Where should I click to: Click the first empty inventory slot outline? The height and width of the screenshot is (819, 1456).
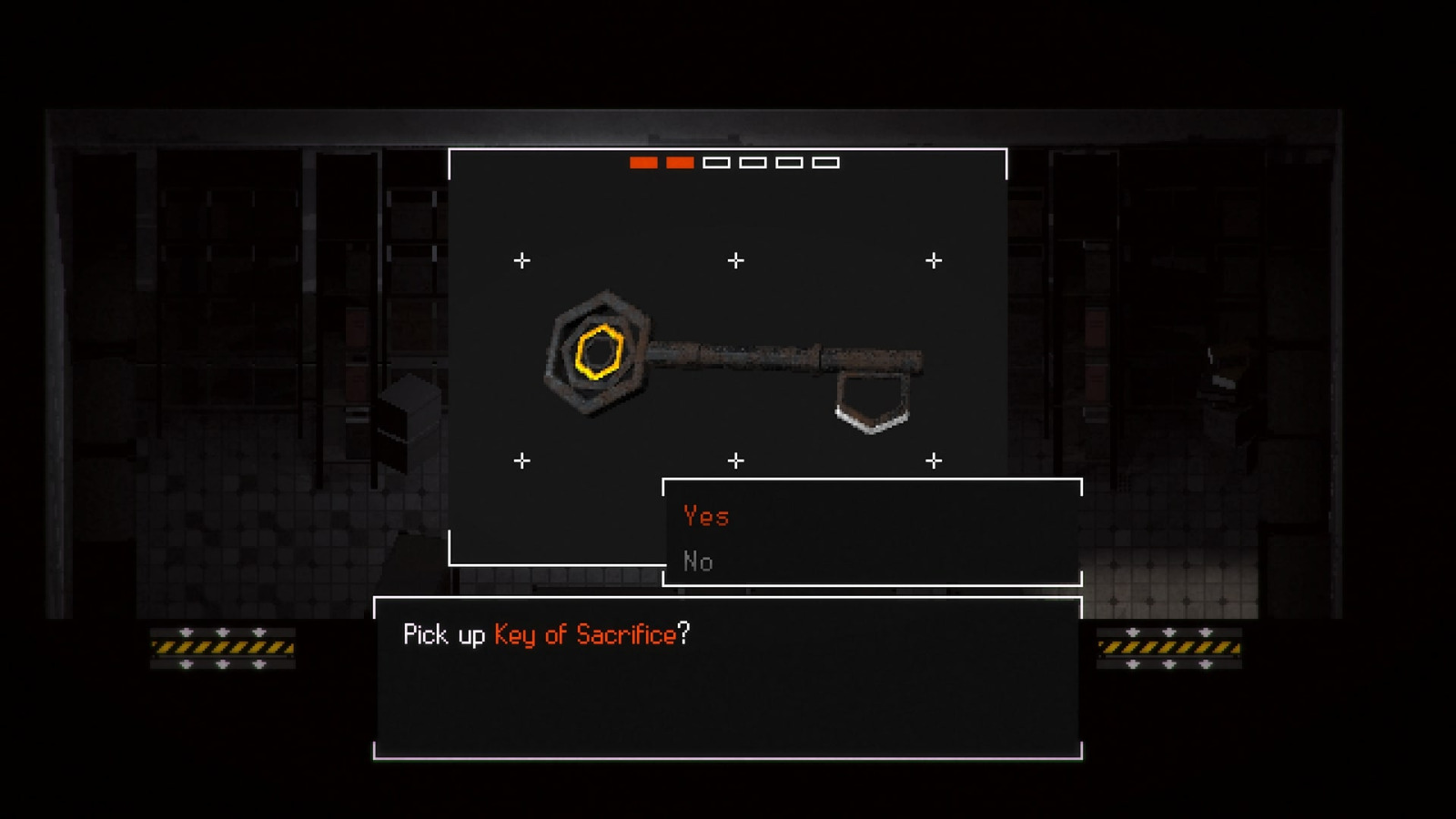pyautogui.click(x=717, y=164)
